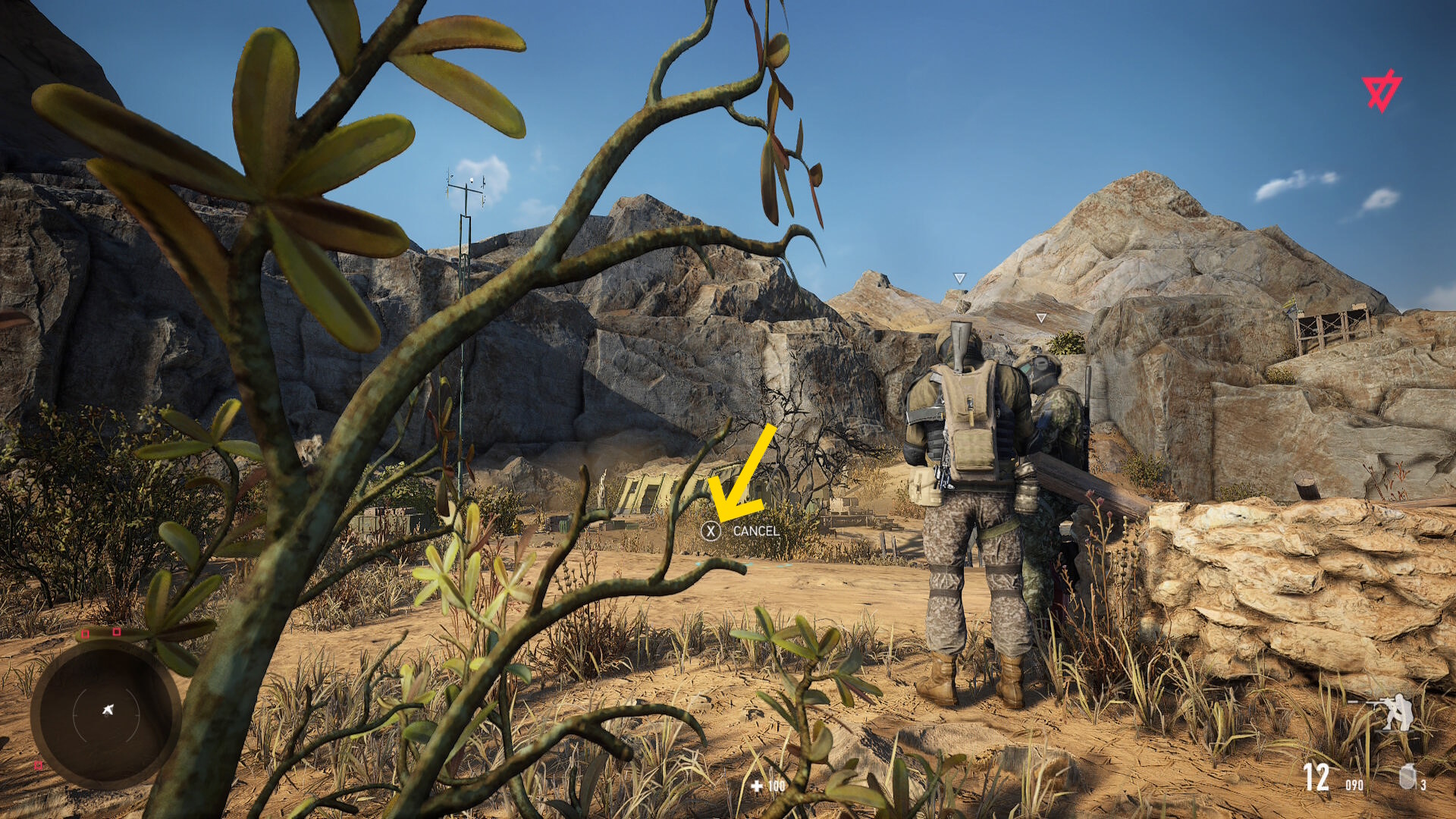Choose the grenade equipment icon
Viewport: 1456px width, 819px height.
pos(1407,776)
